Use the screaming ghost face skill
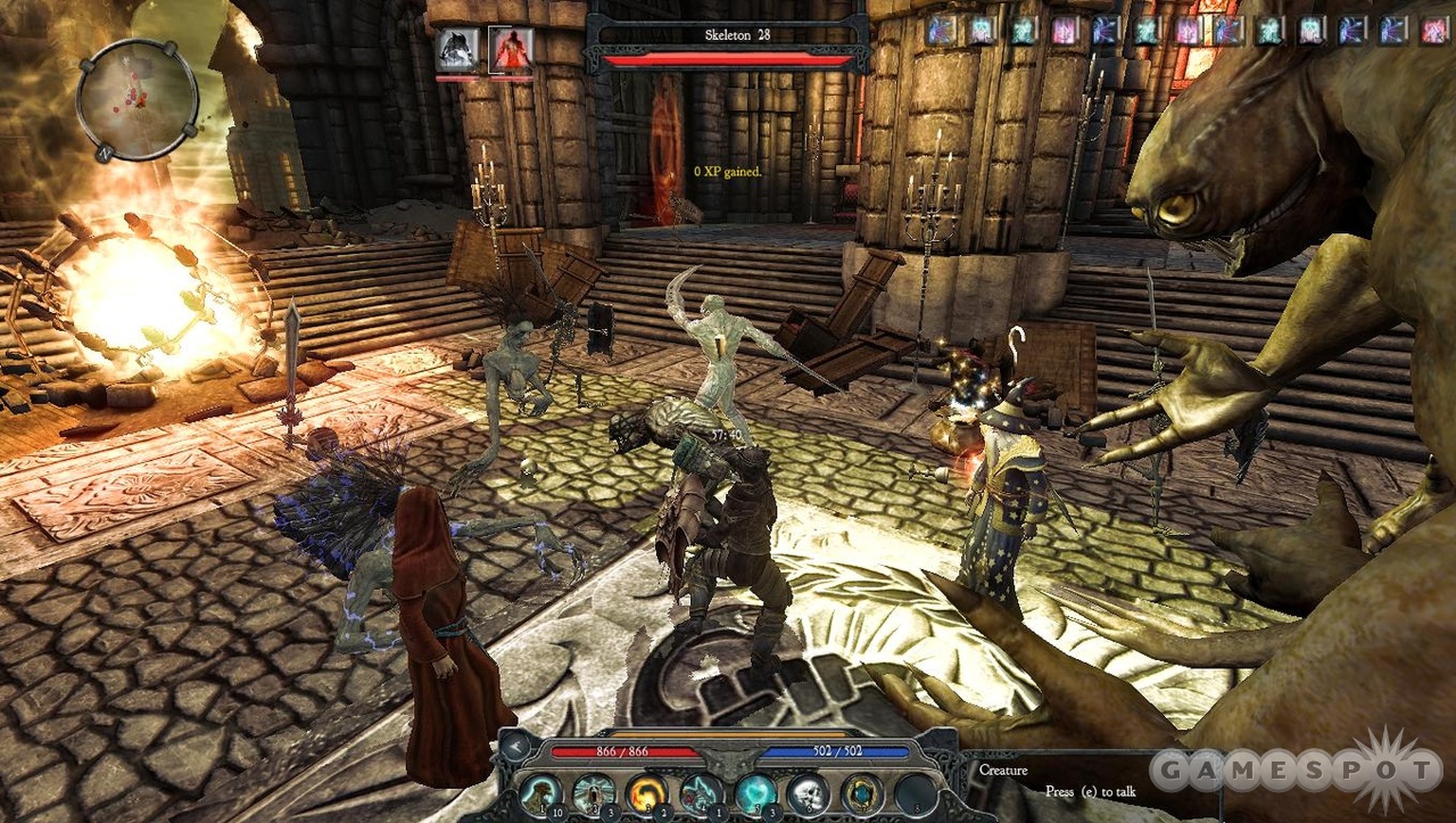The height and width of the screenshot is (823, 1456). click(x=594, y=795)
